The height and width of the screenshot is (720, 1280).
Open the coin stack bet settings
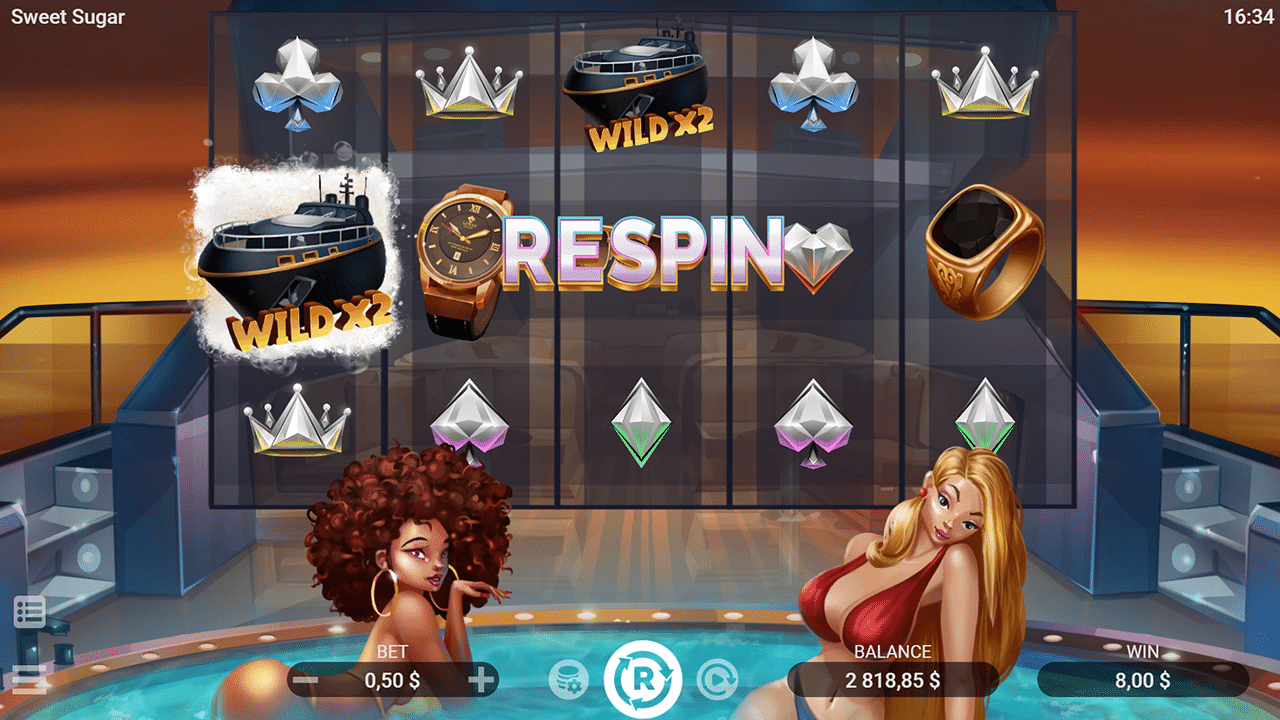pos(568,680)
